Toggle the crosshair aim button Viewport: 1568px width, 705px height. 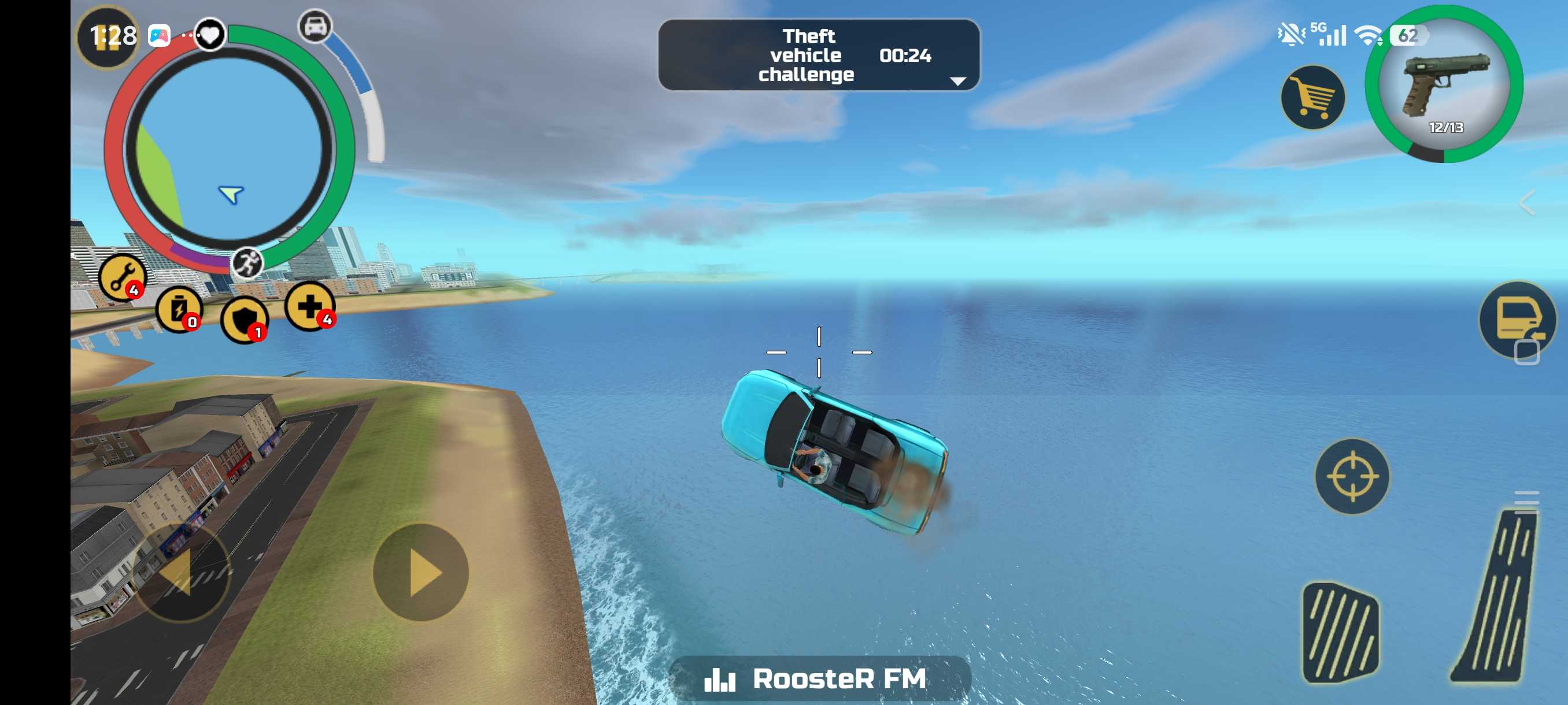(1352, 476)
